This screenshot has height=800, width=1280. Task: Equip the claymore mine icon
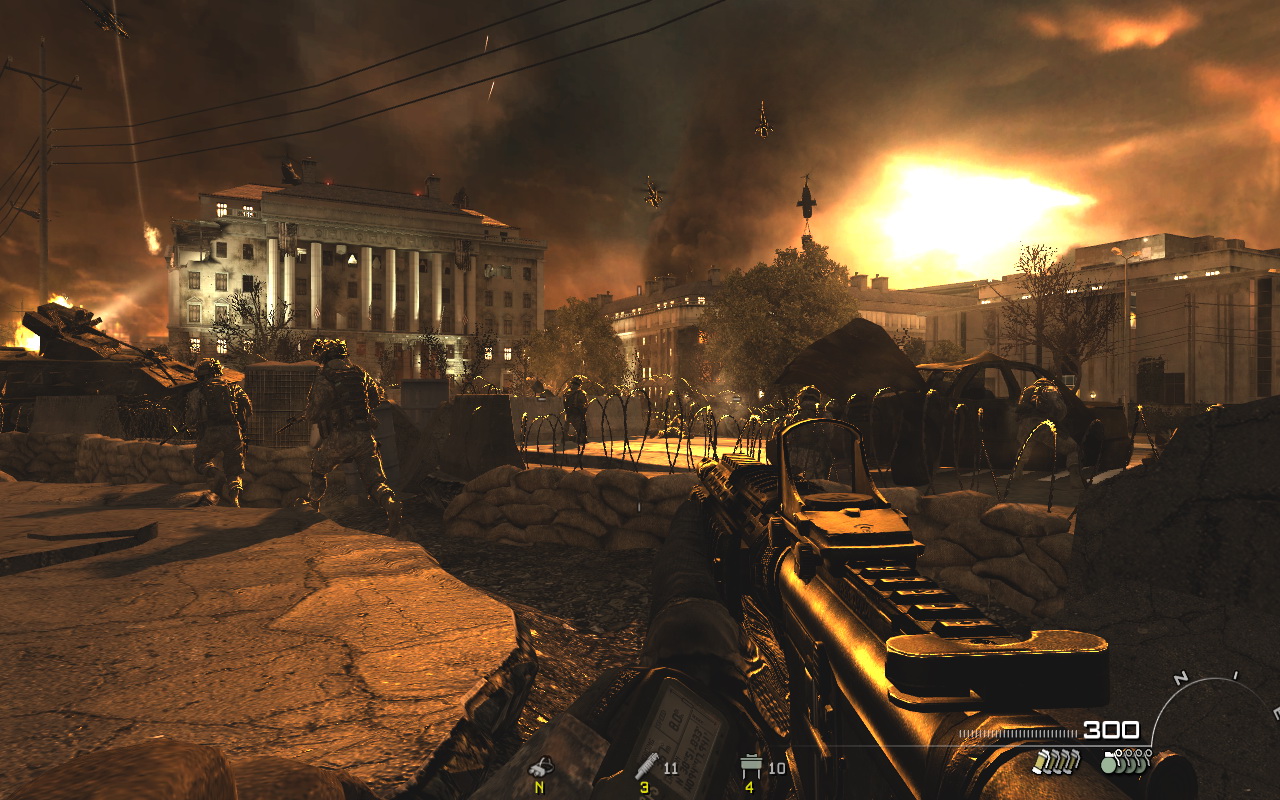(750, 767)
